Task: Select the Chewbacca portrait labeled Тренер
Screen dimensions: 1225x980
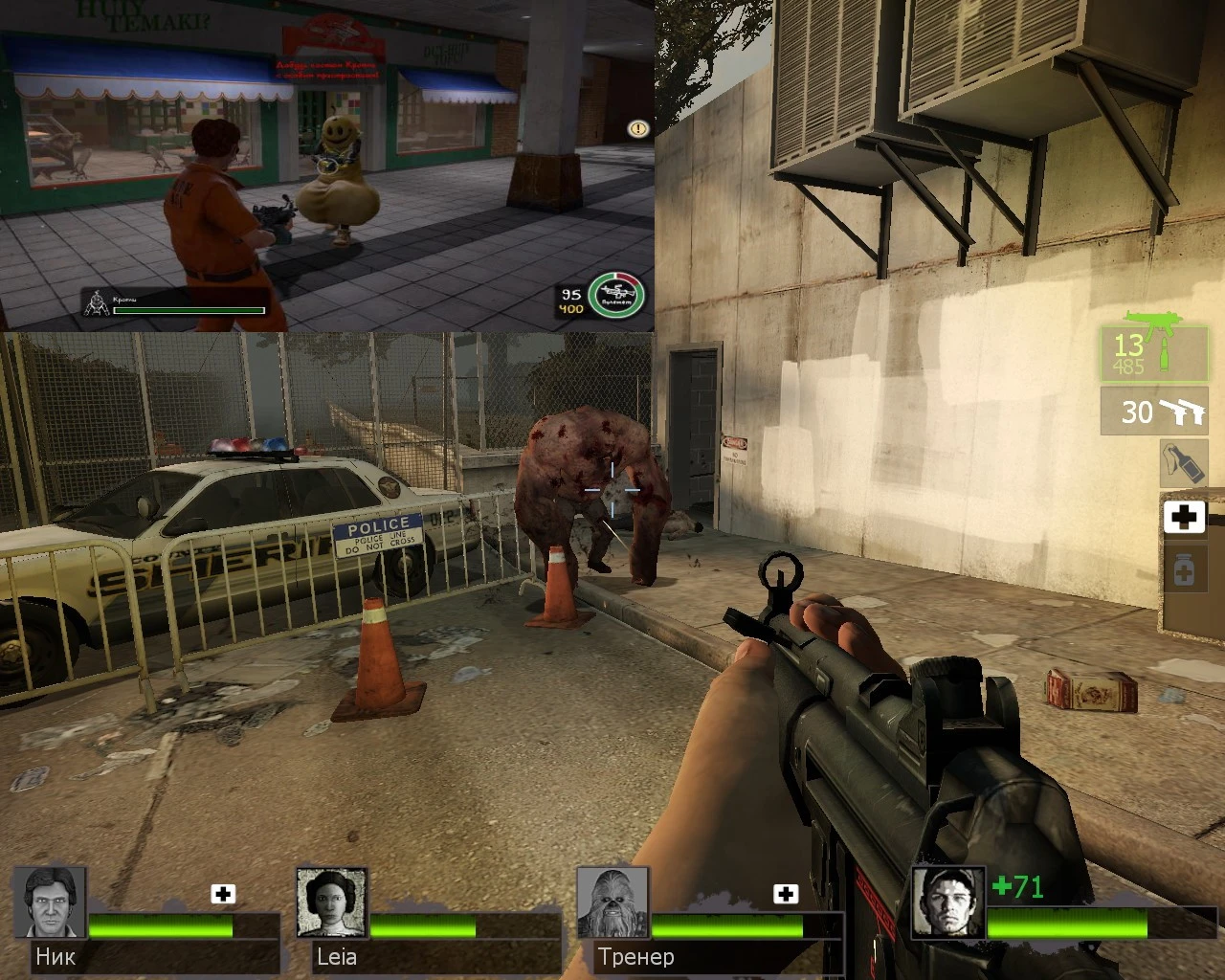Action: click(x=613, y=903)
